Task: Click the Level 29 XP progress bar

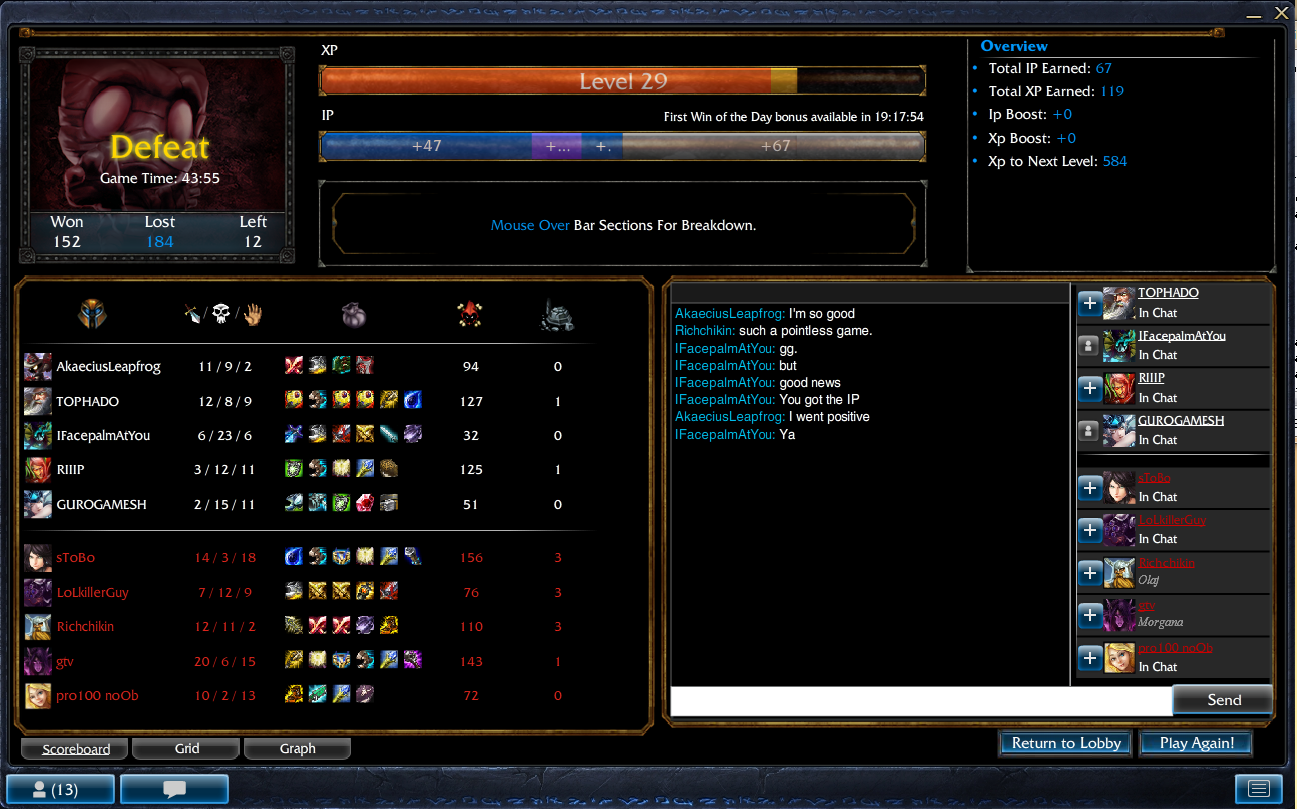Action: pyautogui.click(x=622, y=80)
